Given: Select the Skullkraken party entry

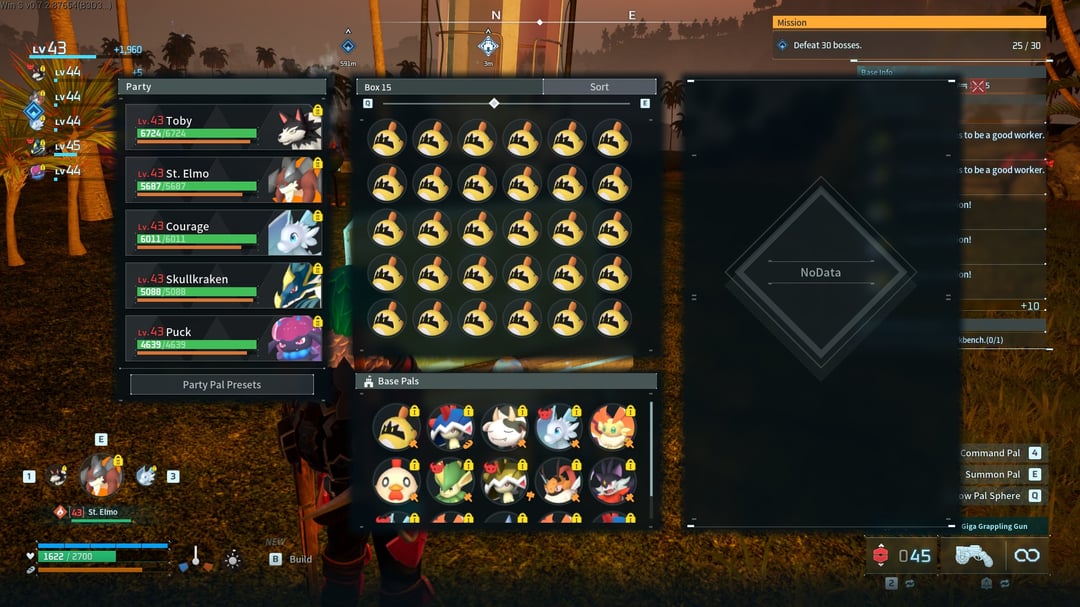Looking at the screenshot, I should (223, 286).
